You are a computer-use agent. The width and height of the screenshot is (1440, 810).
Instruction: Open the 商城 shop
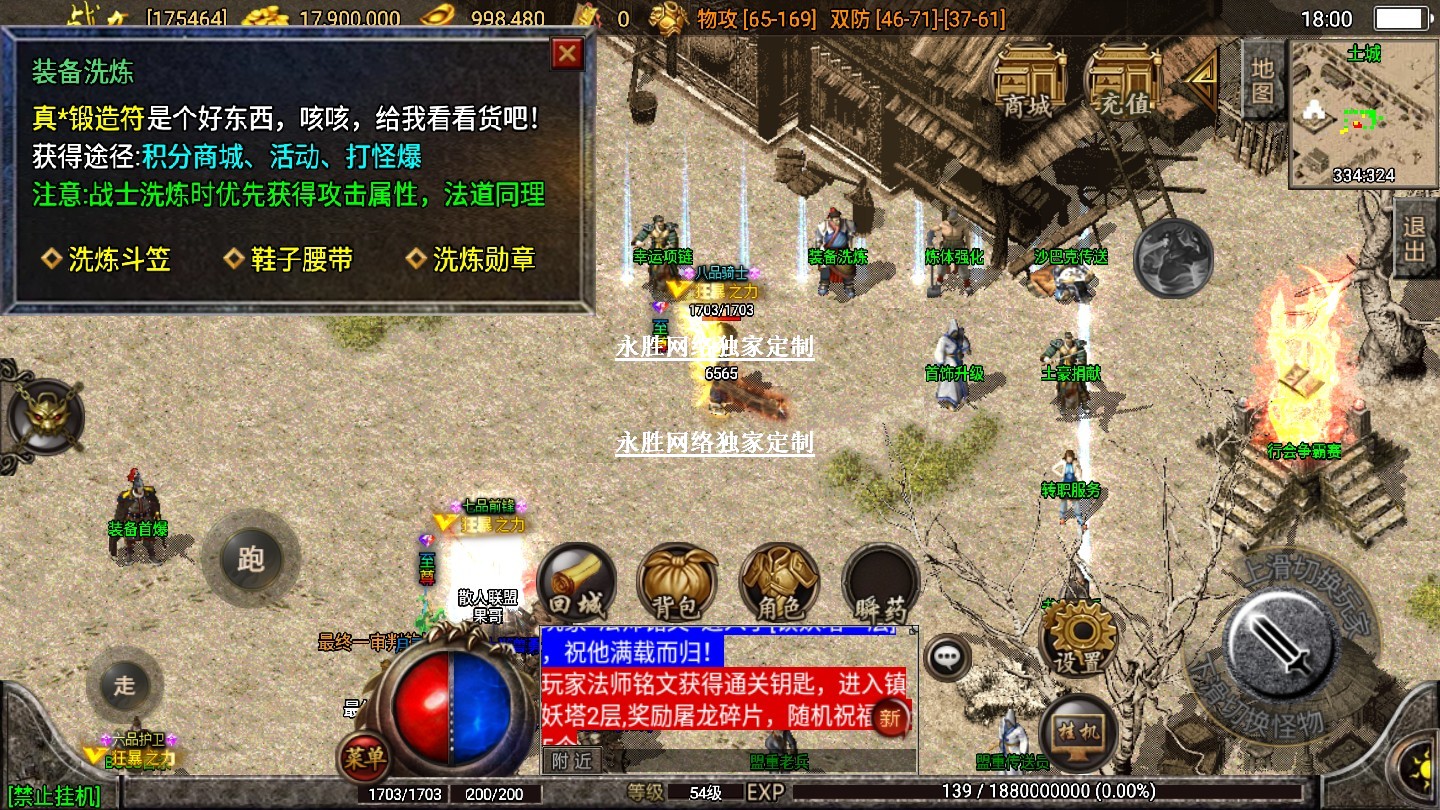(1028, 83)
